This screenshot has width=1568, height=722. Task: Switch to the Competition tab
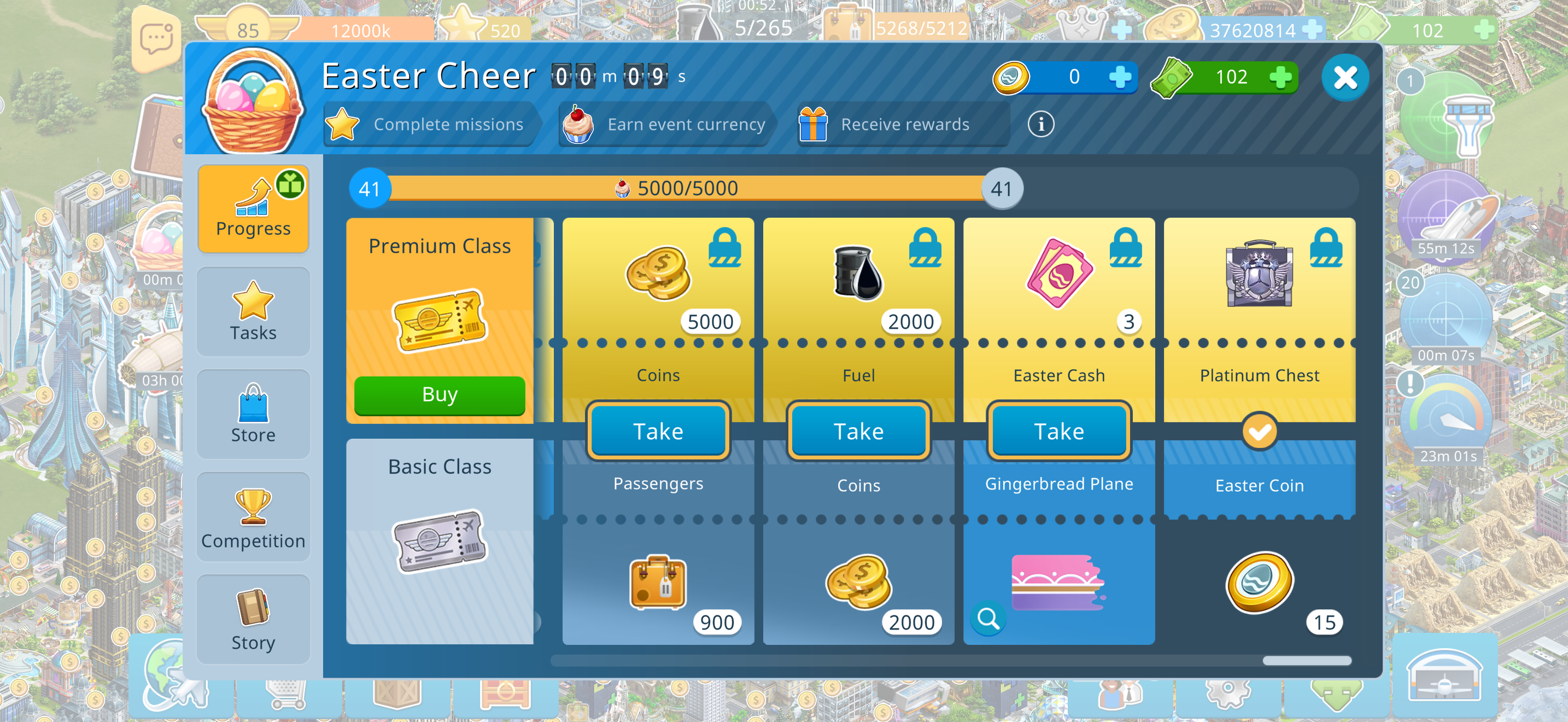coord(253,517)
